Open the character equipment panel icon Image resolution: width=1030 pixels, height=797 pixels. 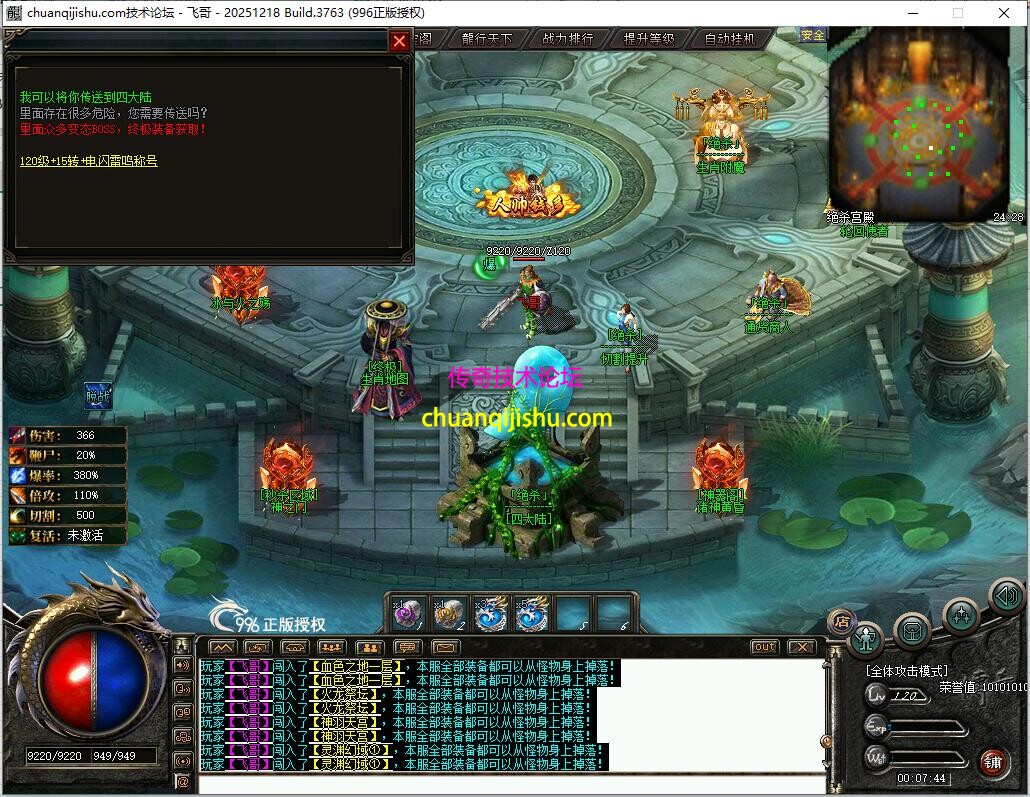coord(866,637)
